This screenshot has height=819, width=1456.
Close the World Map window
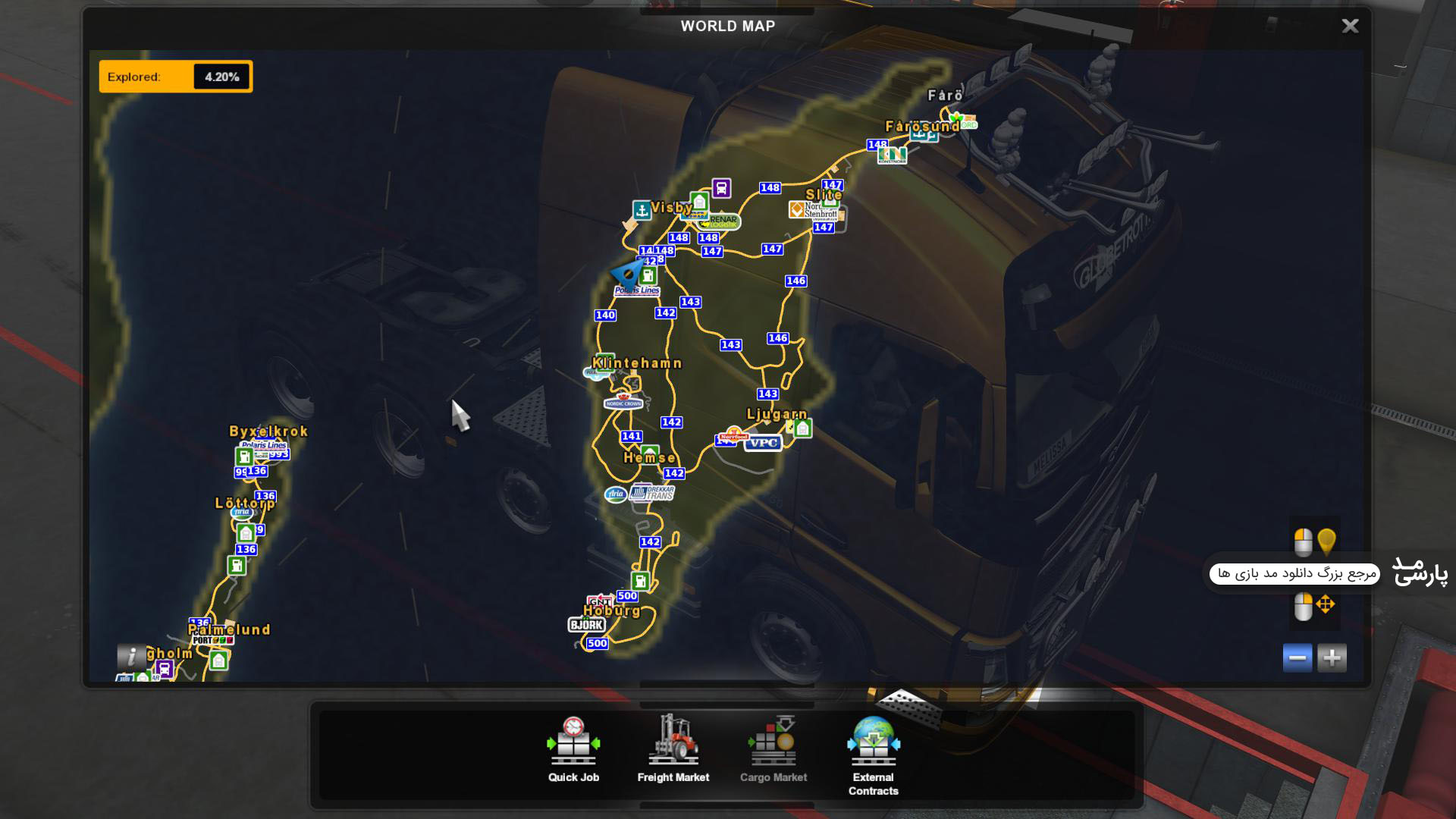(1350, 27)
